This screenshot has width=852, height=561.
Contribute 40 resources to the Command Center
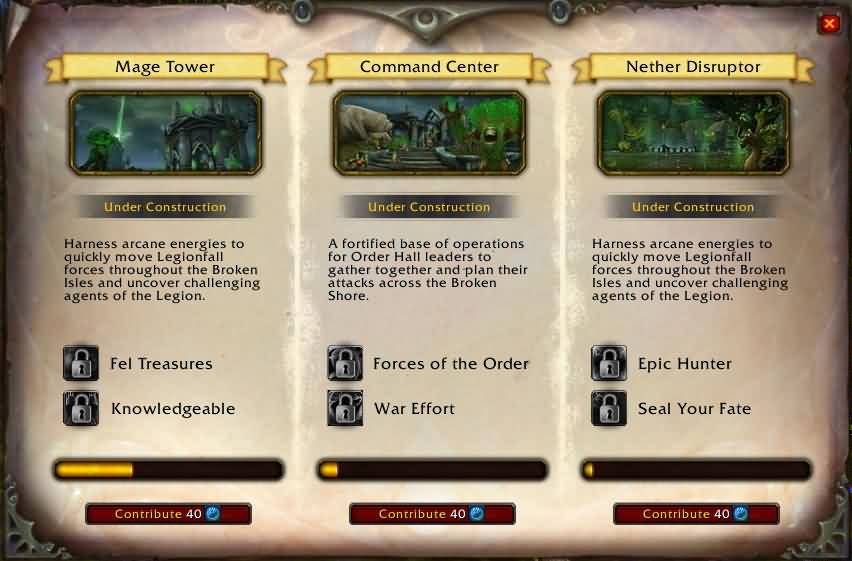432,514
